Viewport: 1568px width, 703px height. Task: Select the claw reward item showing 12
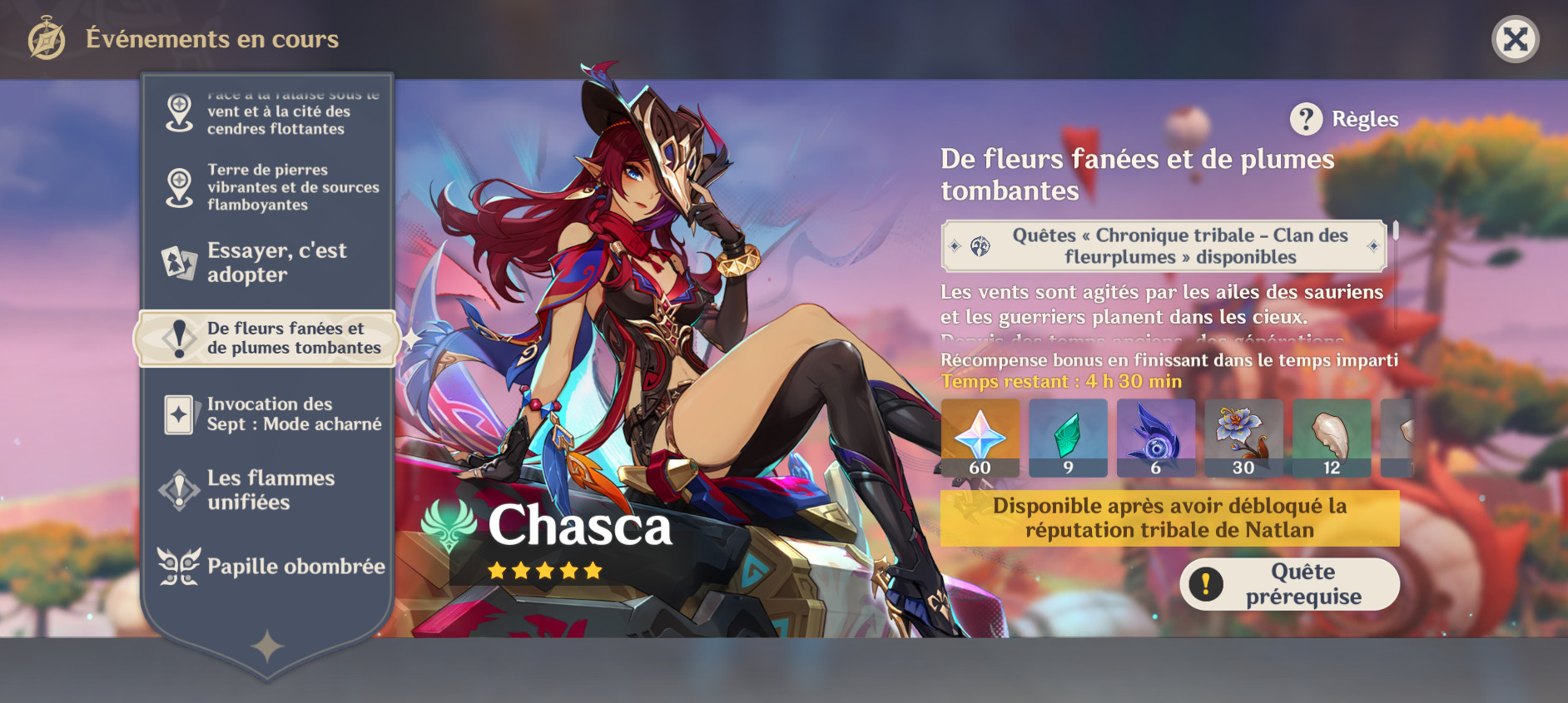pos(1332,437)
